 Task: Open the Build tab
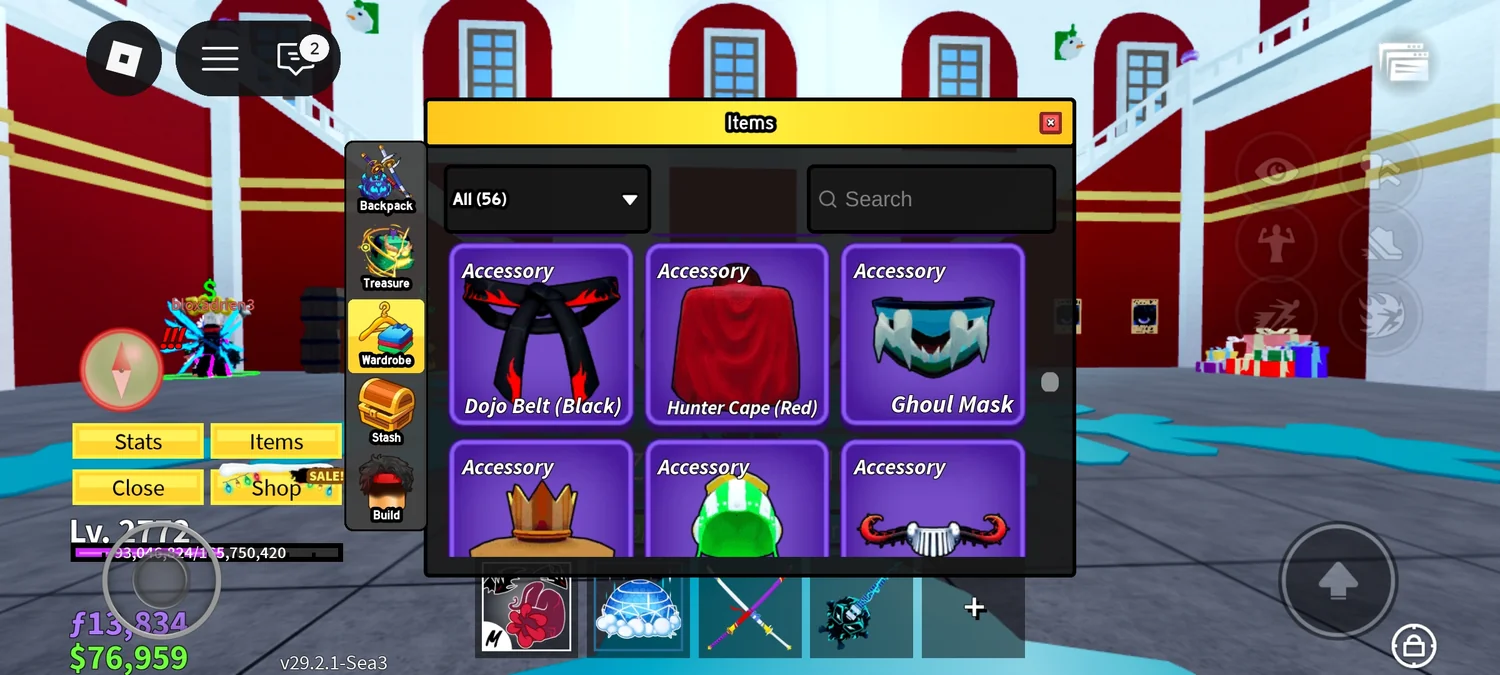[x=386, y=489]
